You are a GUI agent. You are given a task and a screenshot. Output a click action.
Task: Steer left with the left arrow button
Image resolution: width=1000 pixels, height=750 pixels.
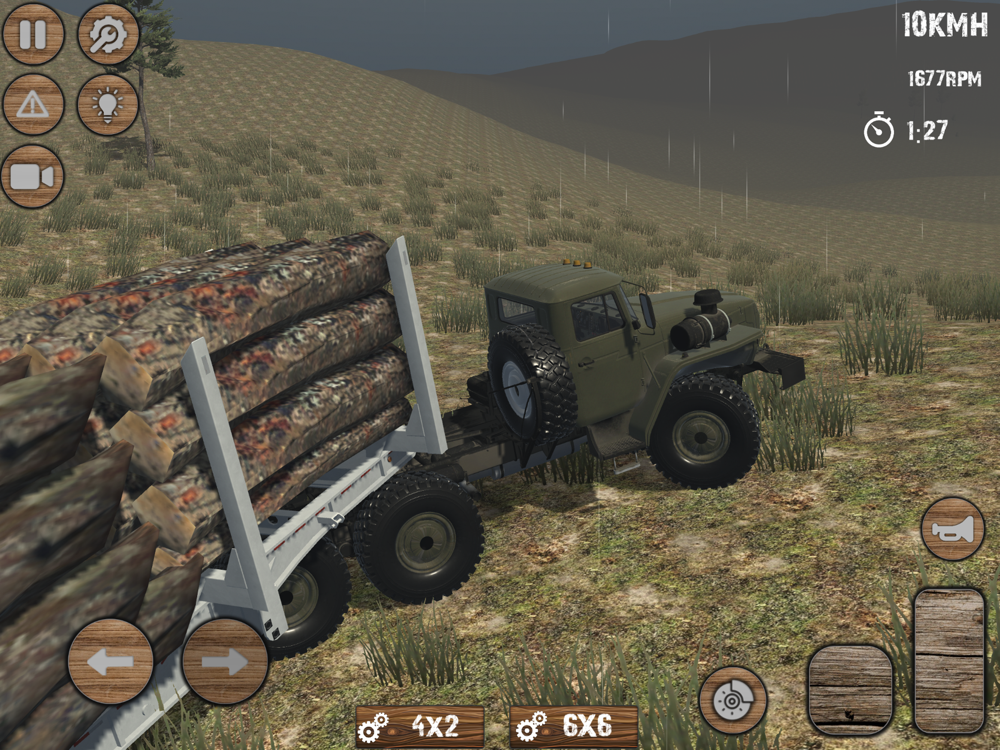pyautogui.click(x=111, y=661)
